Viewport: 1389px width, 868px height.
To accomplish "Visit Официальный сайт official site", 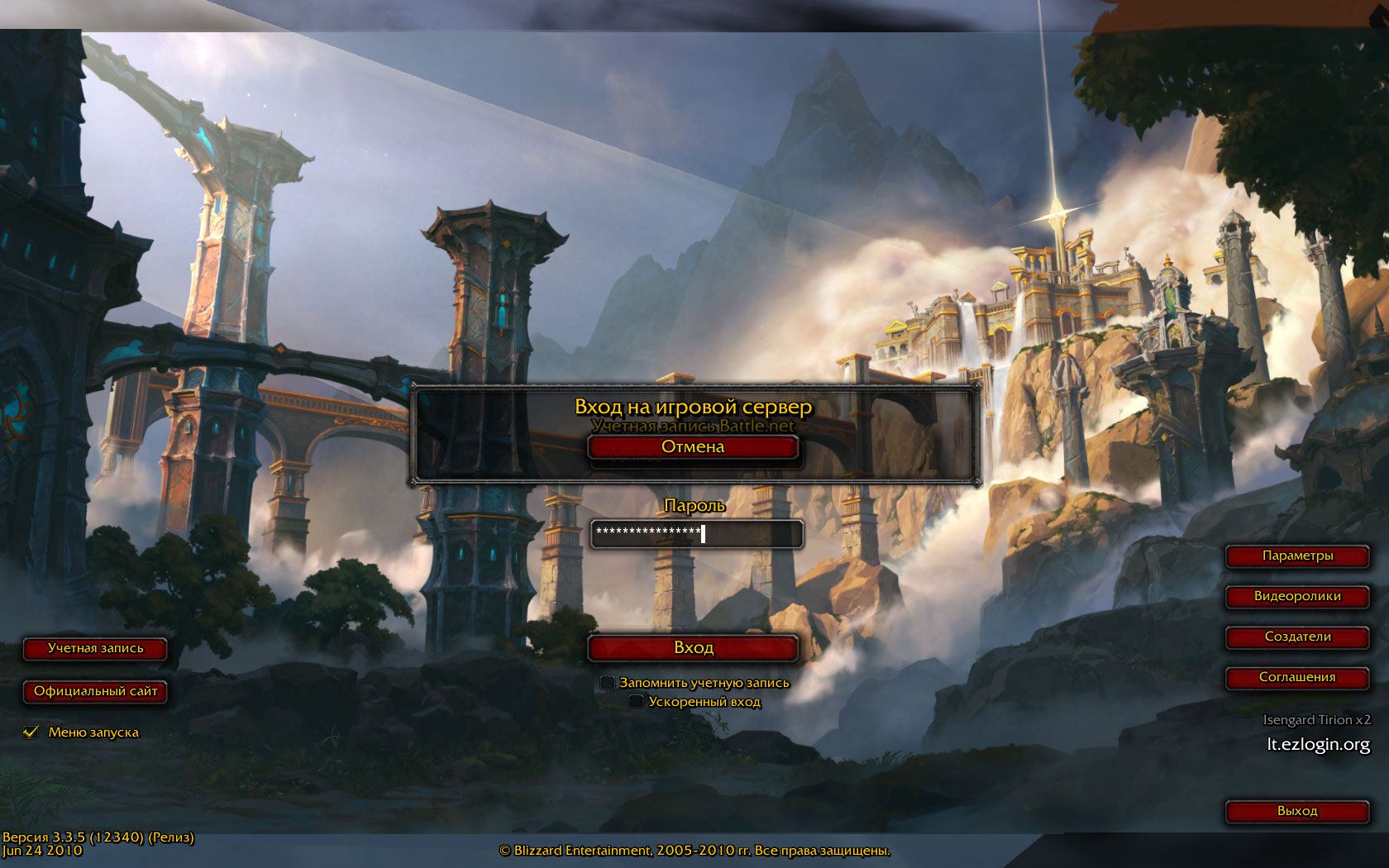I will tap(95, 692).
